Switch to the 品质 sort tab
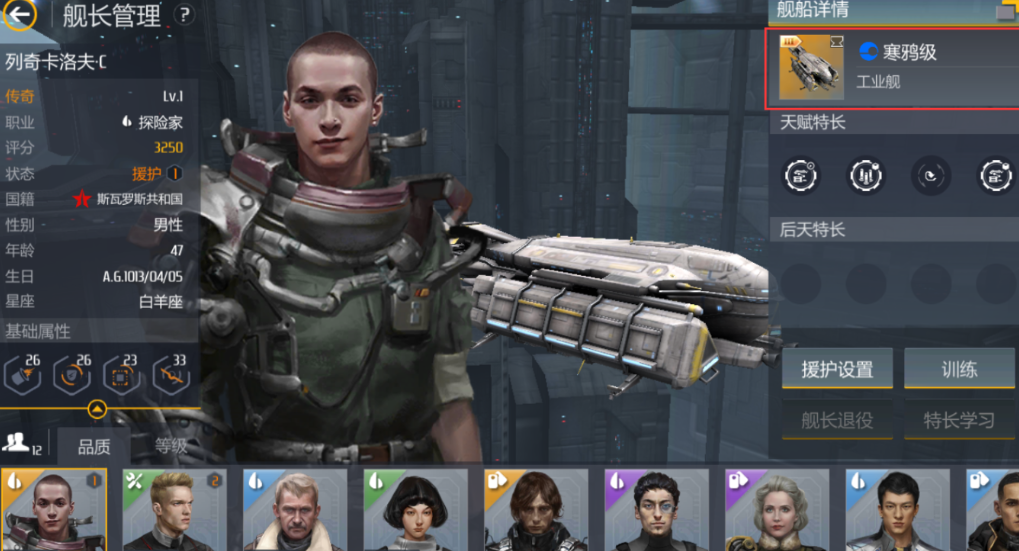The image size is (1019, 551). [x=94, y=446]
